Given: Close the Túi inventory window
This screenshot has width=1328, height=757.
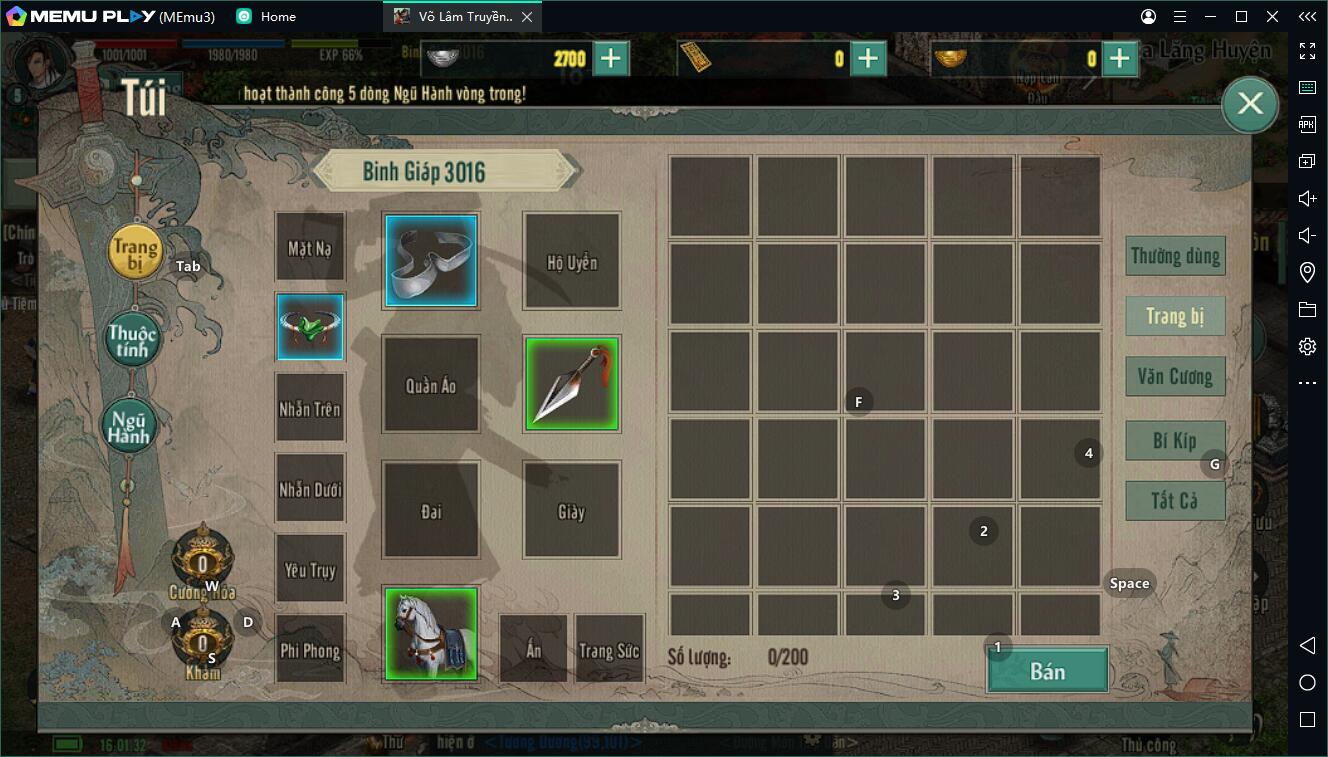Looking at the screenshot, I should tap(1250, 103).
